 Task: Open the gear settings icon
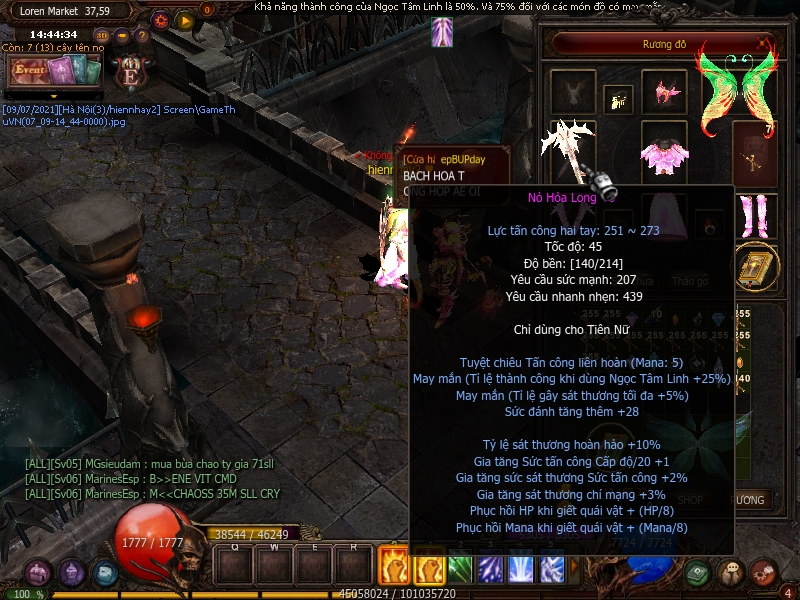[160, 19]
